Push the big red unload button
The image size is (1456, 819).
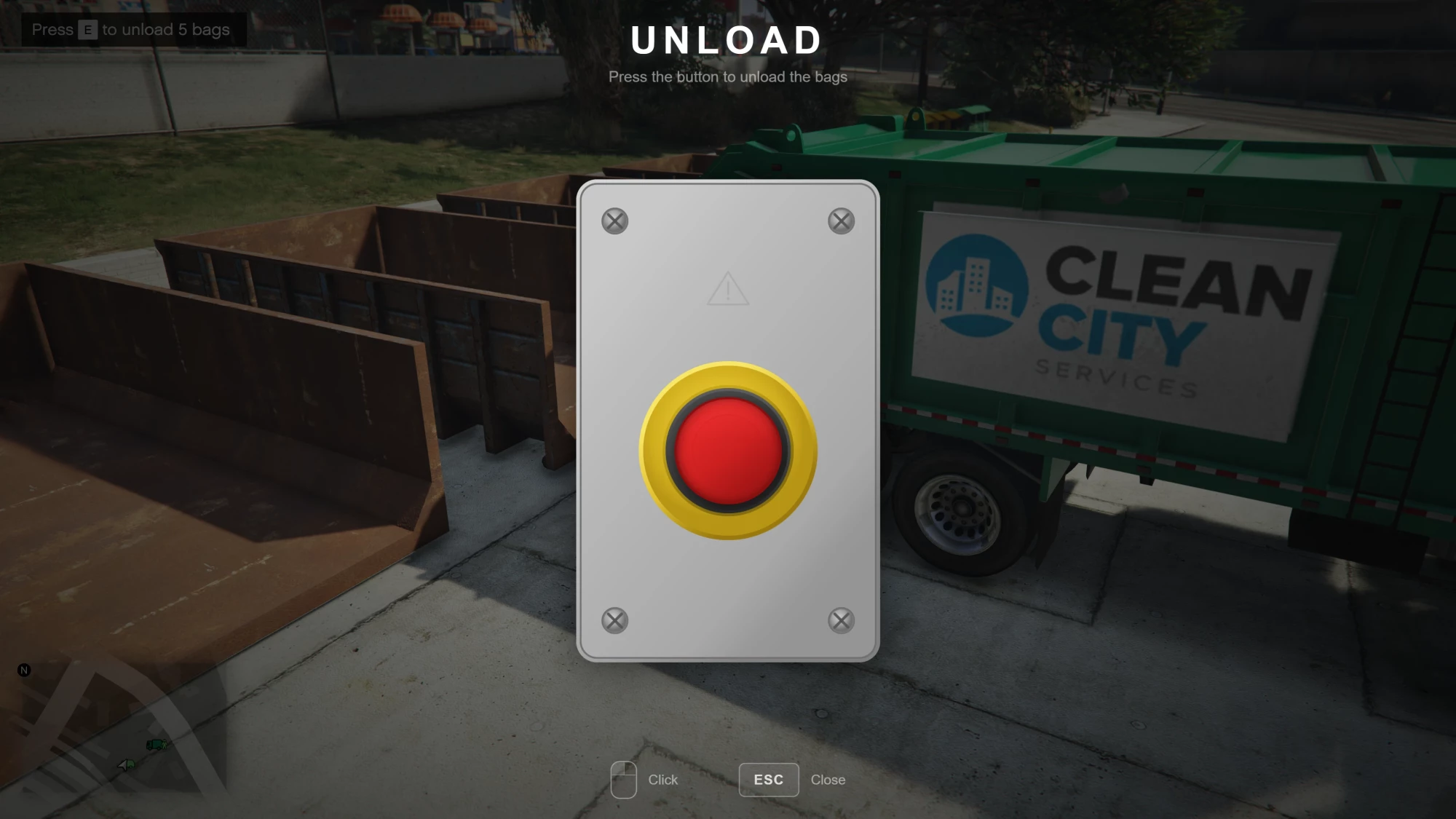pyautogui.click(x=728, y=451)
